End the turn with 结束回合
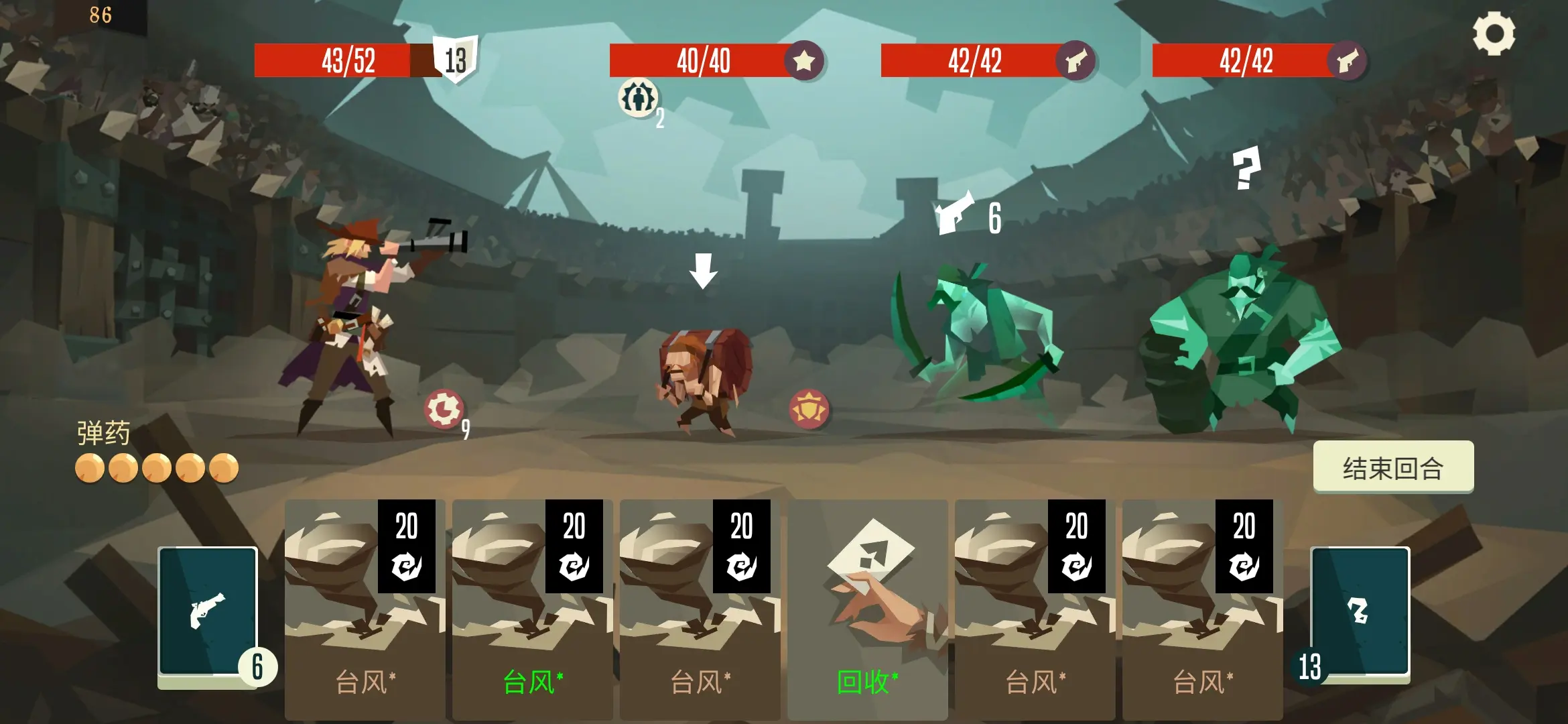 (x=1392, y=467)
